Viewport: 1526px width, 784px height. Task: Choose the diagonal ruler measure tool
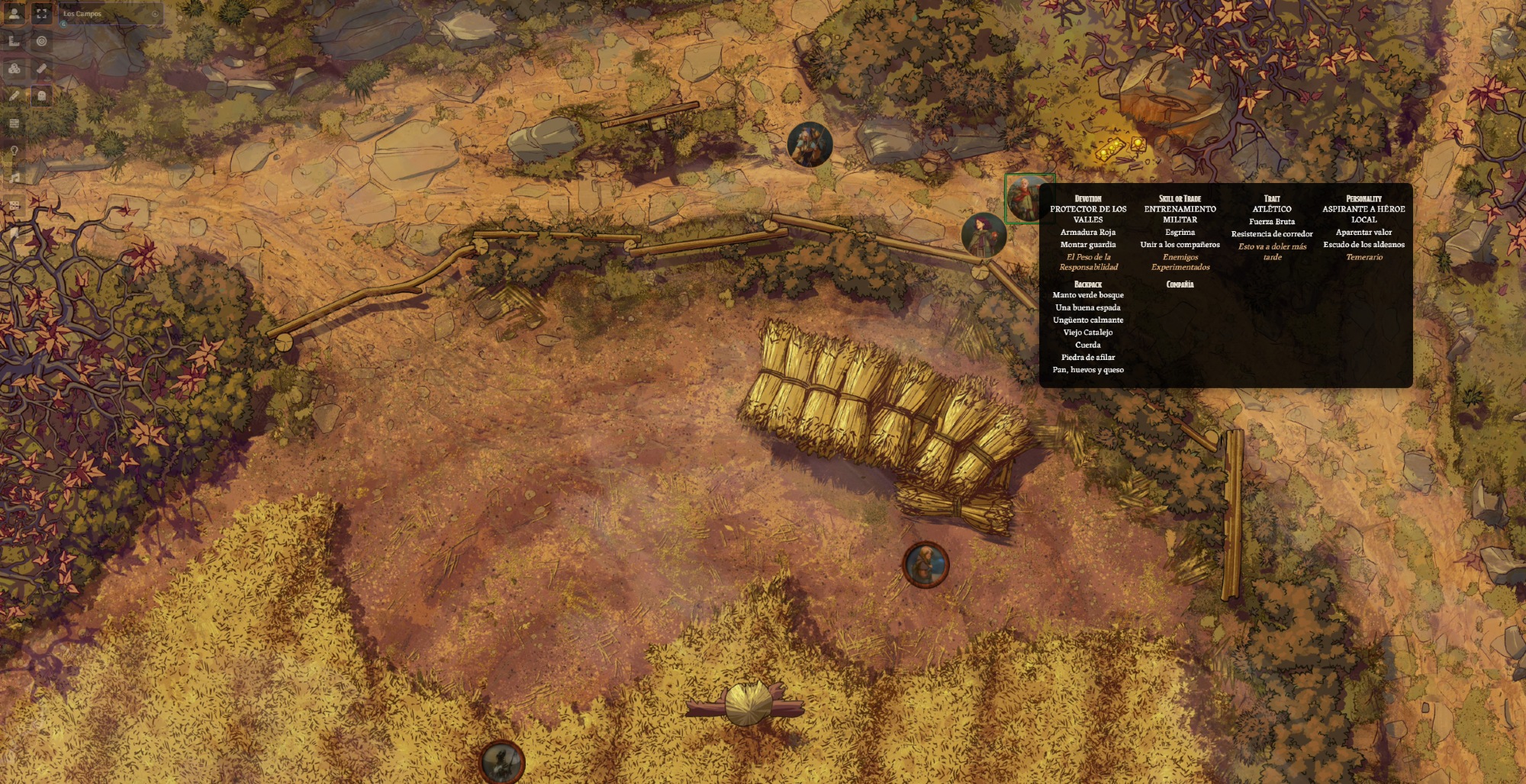point(42,69)
